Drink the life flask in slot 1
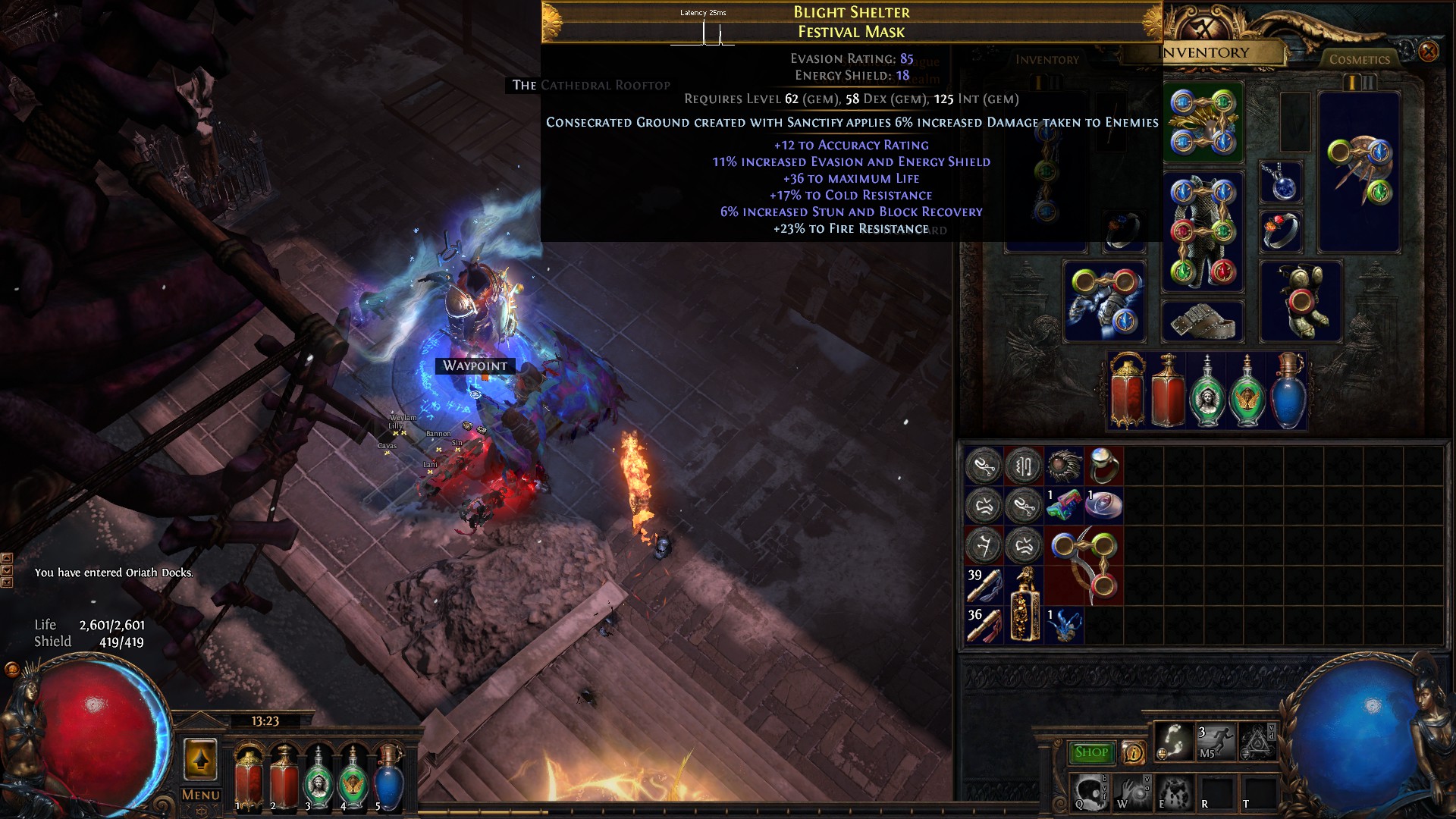The width and height of the screenshot is (1456, 819). click(x=249, y=777)
